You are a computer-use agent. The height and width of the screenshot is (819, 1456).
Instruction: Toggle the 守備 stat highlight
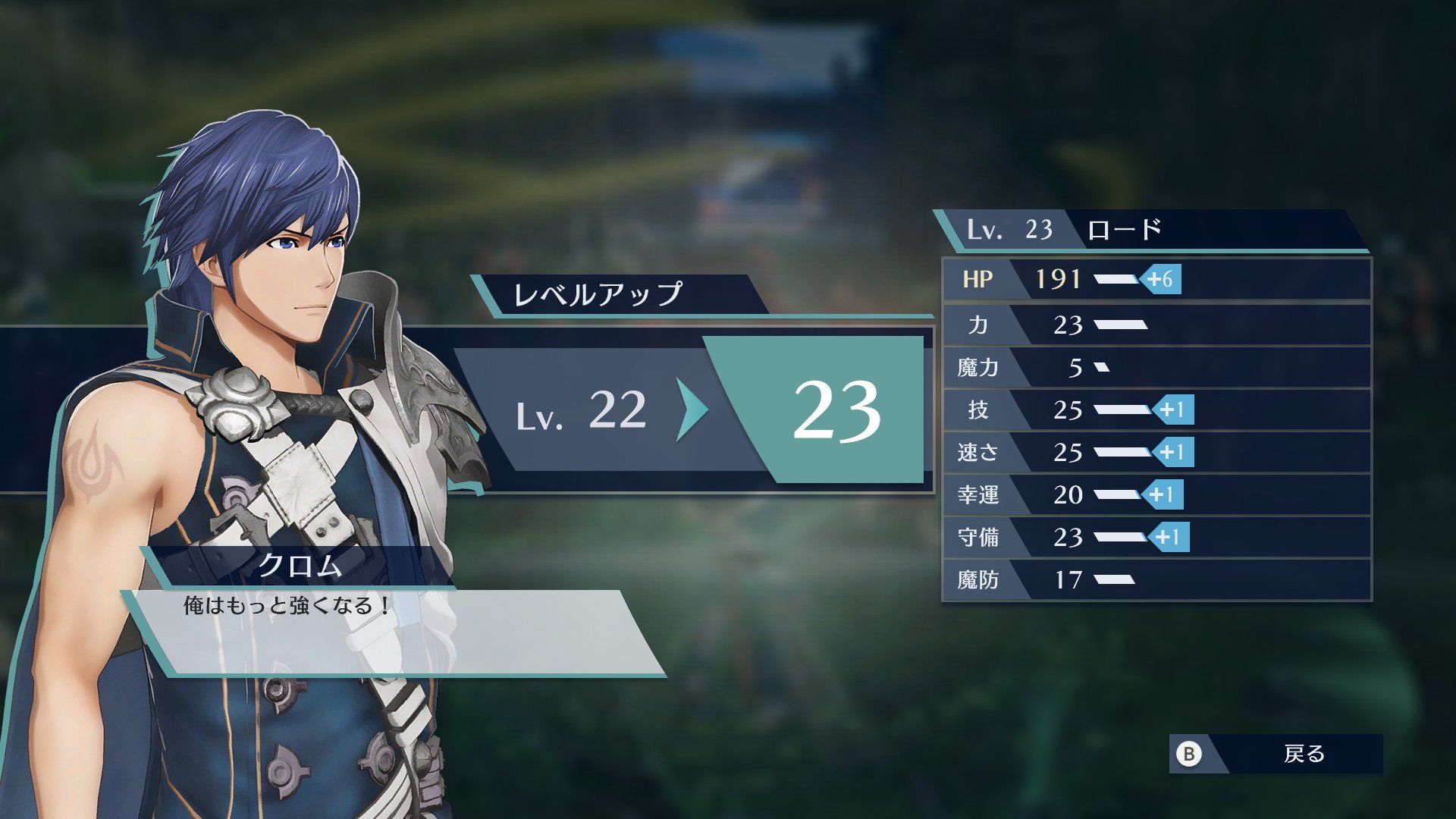1062,538
